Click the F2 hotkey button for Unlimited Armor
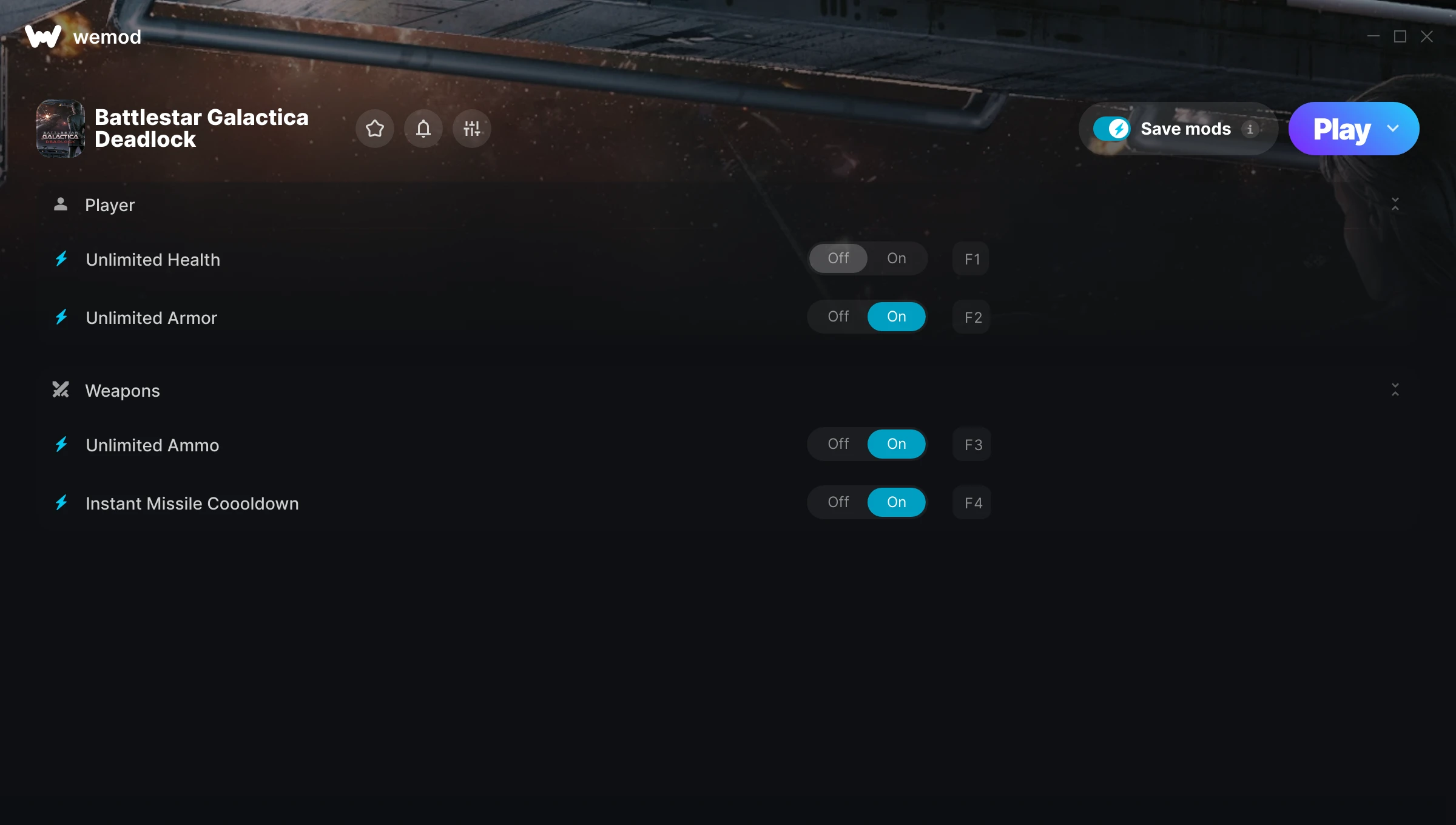The image size is (1456, 825). coord(971,317)
